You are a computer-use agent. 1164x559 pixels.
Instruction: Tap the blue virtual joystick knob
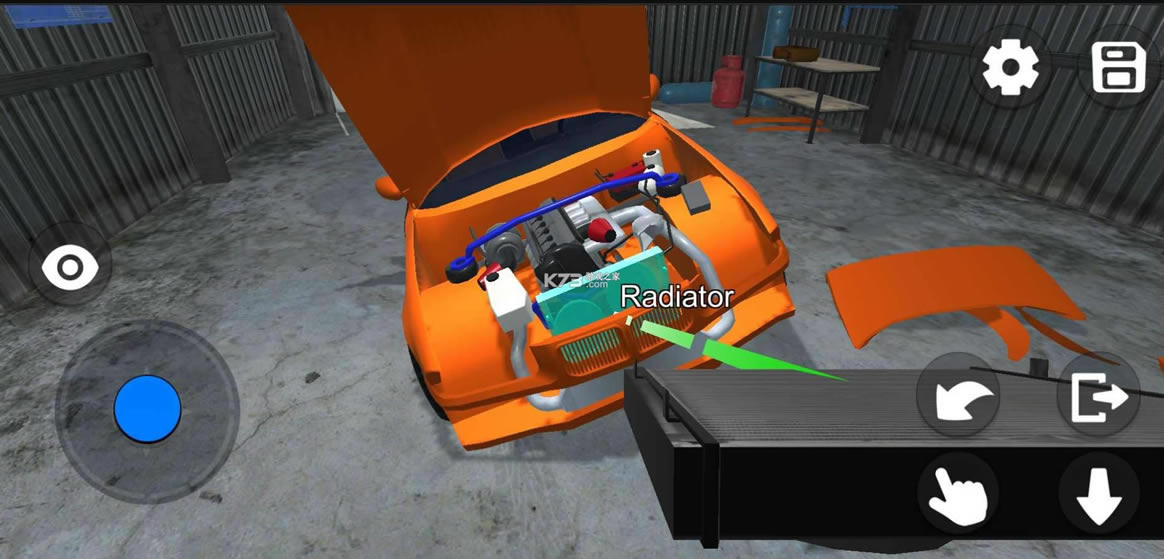pos(148,409)
